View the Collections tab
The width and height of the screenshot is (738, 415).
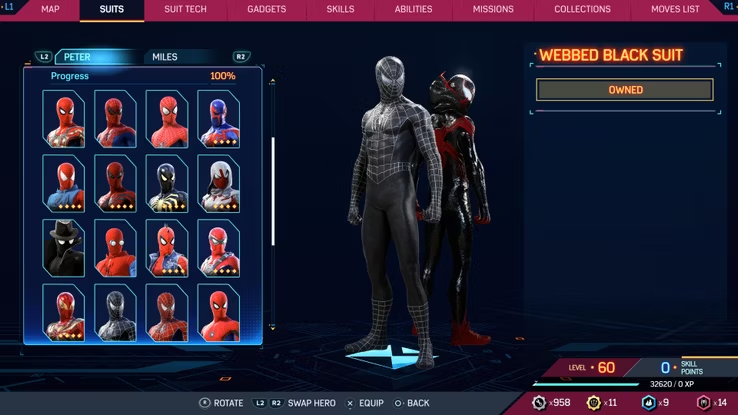tap(582, 9)
